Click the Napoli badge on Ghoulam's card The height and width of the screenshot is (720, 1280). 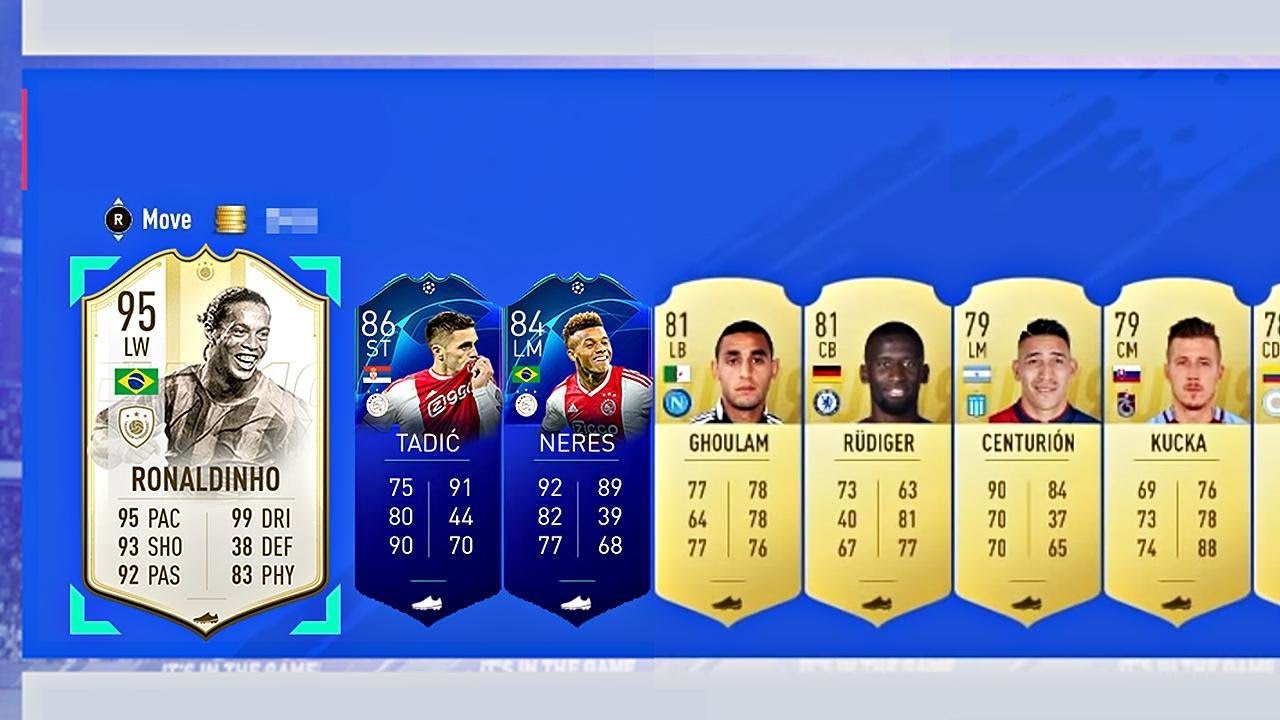(x=674, y=403)
